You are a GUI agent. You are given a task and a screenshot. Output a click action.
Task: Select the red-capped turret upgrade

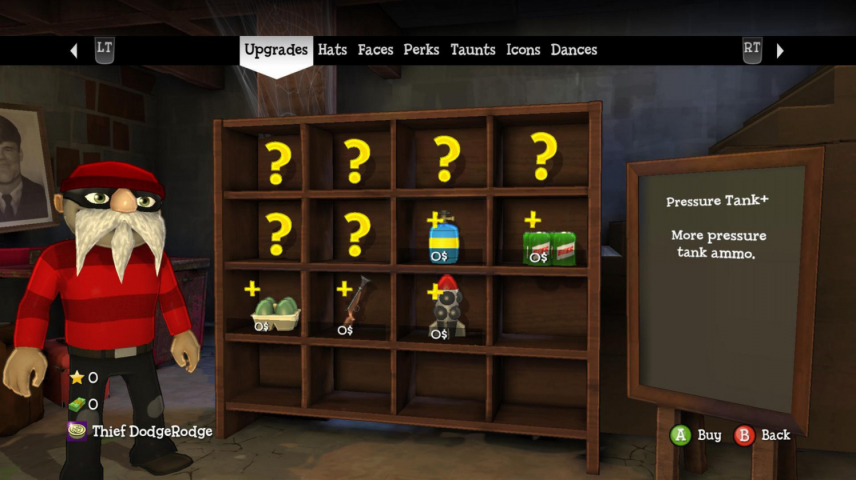pos(446,307)
